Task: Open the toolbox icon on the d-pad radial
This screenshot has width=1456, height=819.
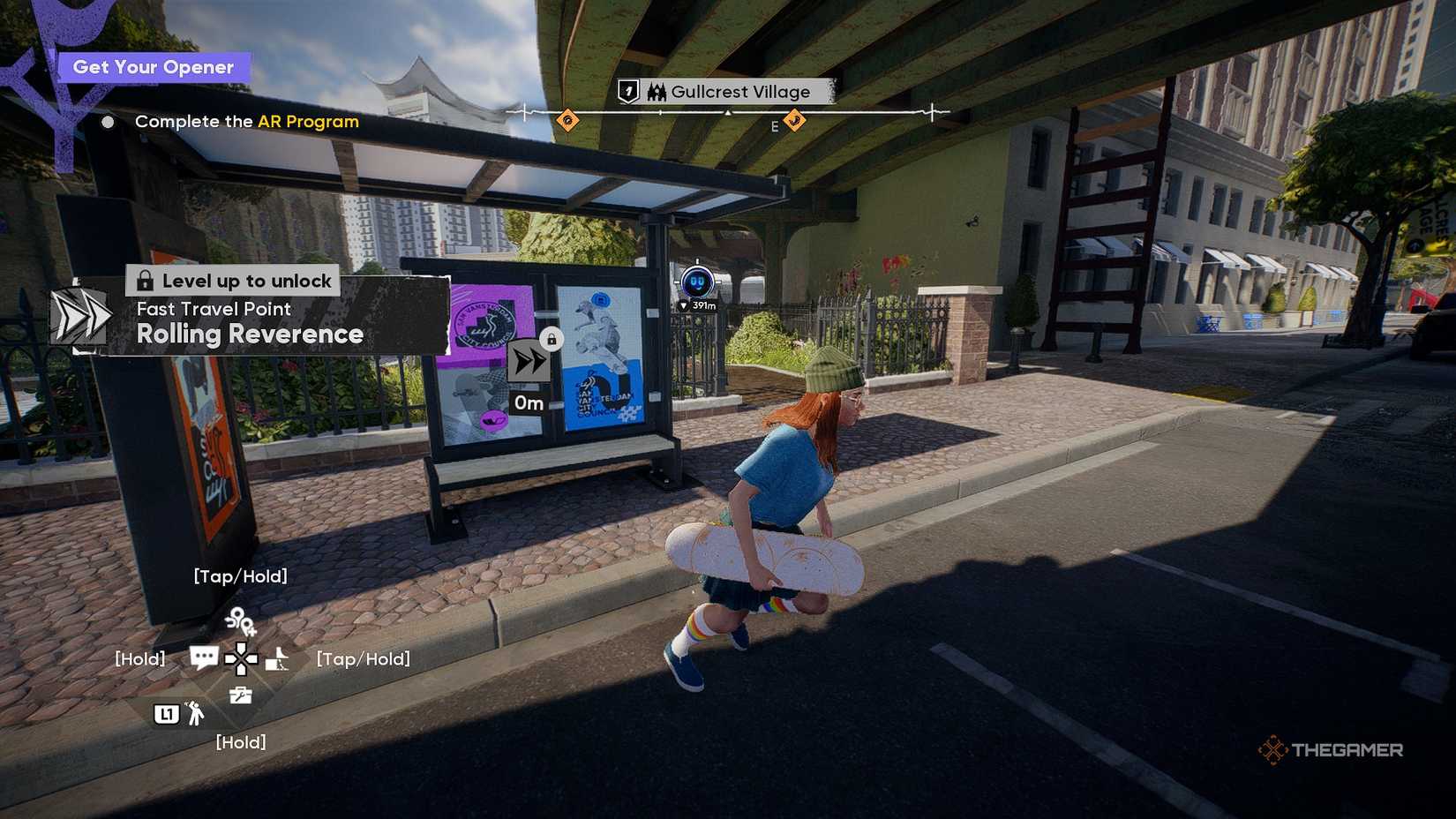Action: click(240, 694)
